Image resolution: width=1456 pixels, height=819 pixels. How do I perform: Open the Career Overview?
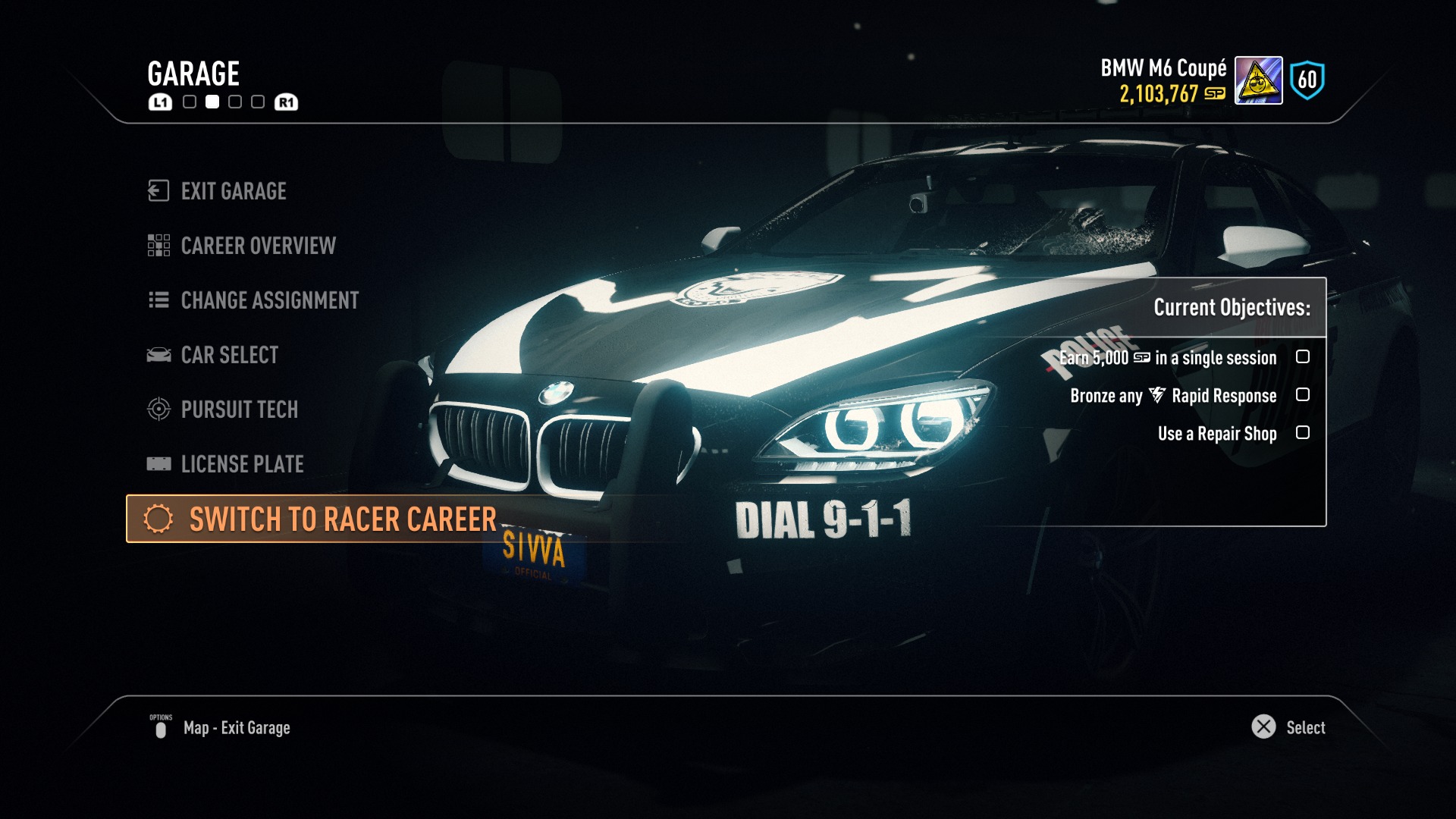[257, 246]
